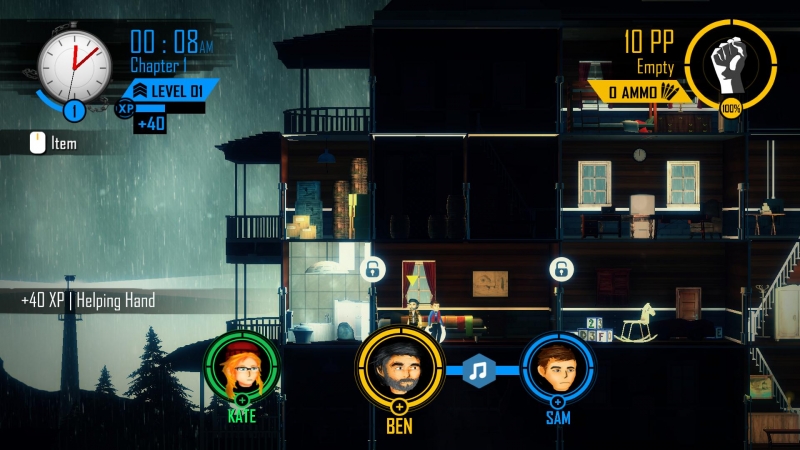The height and width of the screenshot is (450, 800).
Task: Click the music note link icon
Action: 480,370
